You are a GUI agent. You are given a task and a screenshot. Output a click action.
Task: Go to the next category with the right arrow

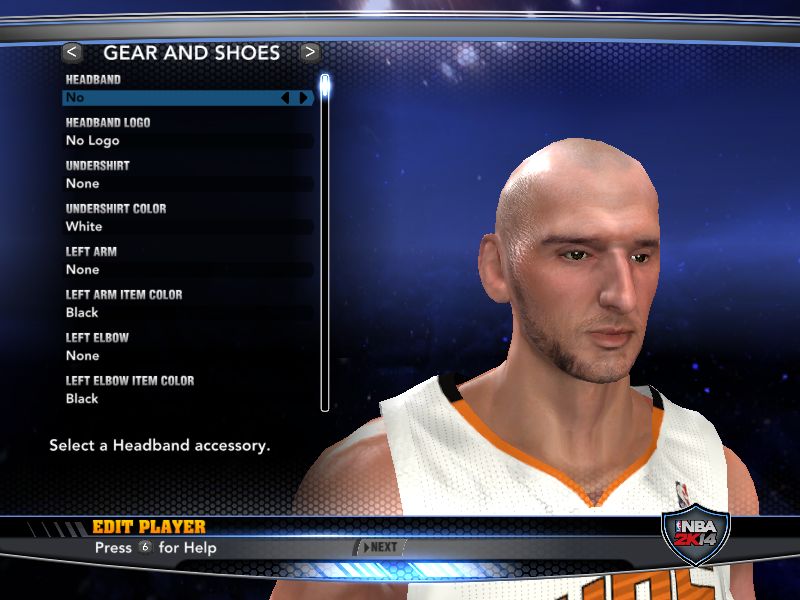[x=310, y=52]
